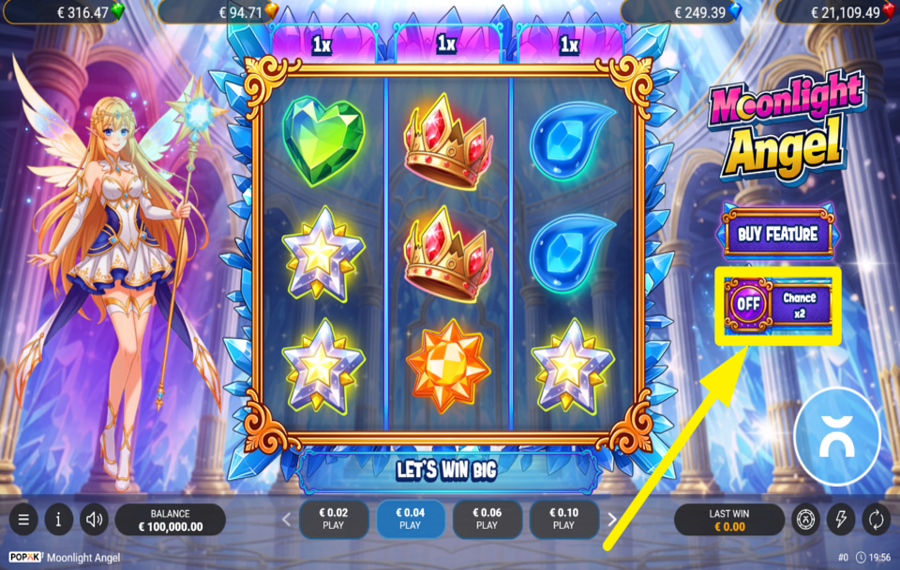Click the right bet arrow
Image resolution: width=900 pixels, height=570 pixels.
[612, 520]
